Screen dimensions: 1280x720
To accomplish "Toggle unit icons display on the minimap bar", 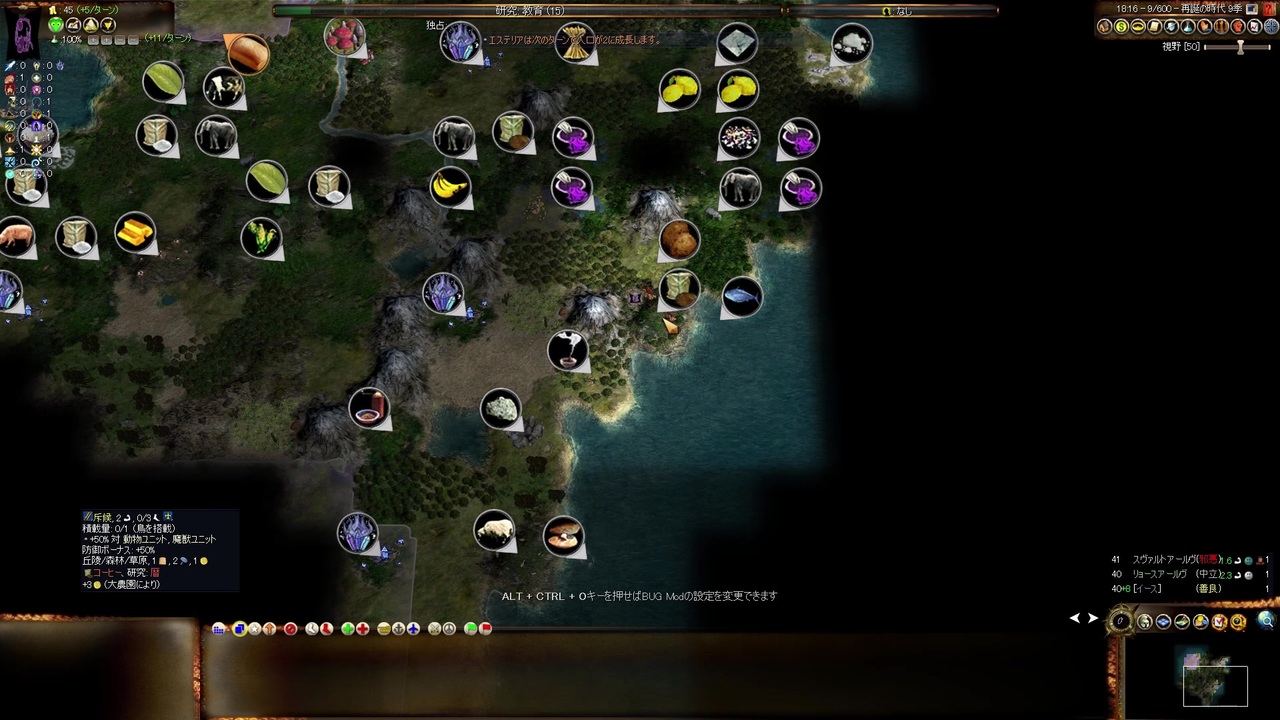I will tap(1145, 621).
